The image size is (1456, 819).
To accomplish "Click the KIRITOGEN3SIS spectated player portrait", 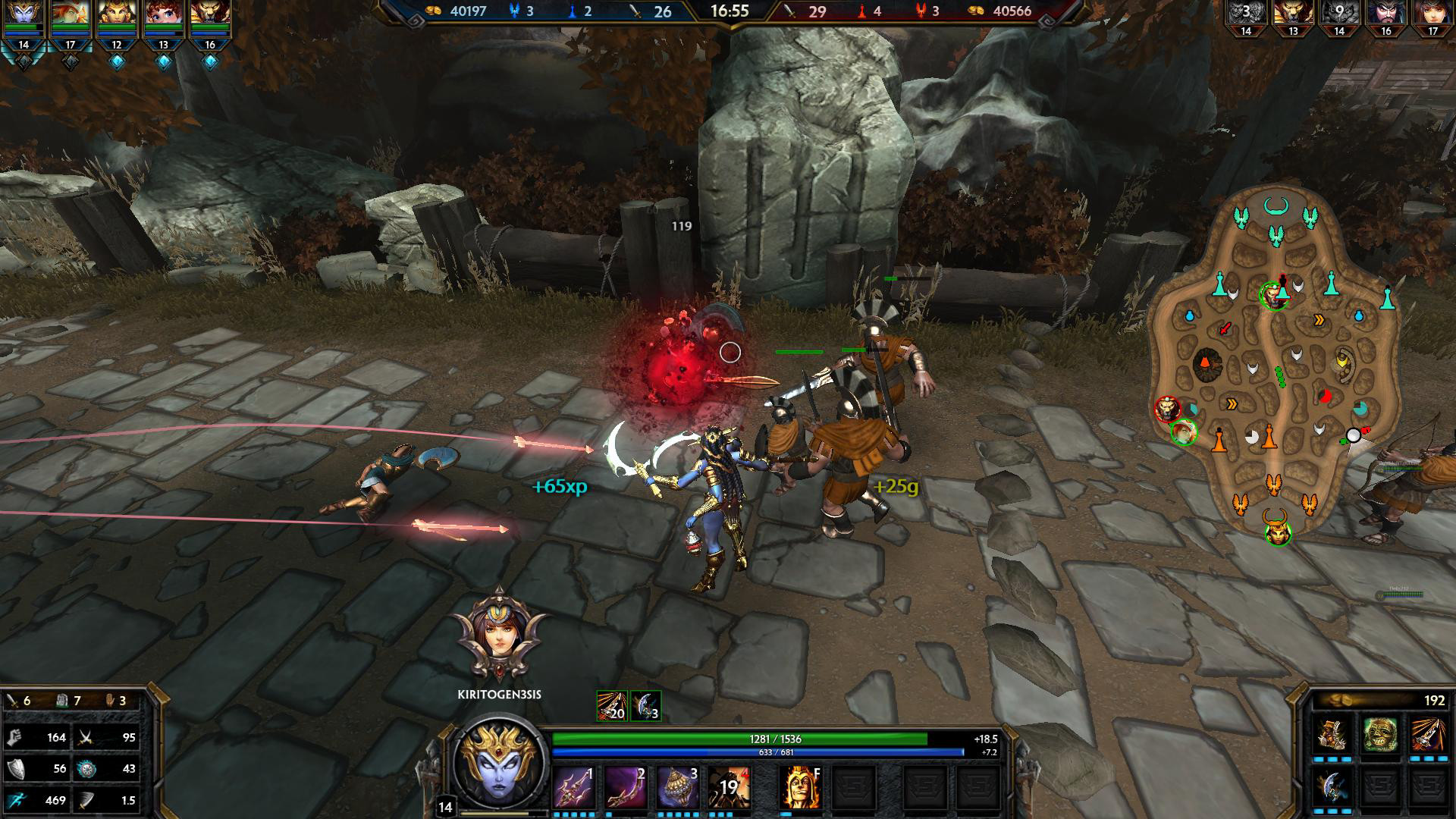I will pyautogui.click(x=499, y=635).
